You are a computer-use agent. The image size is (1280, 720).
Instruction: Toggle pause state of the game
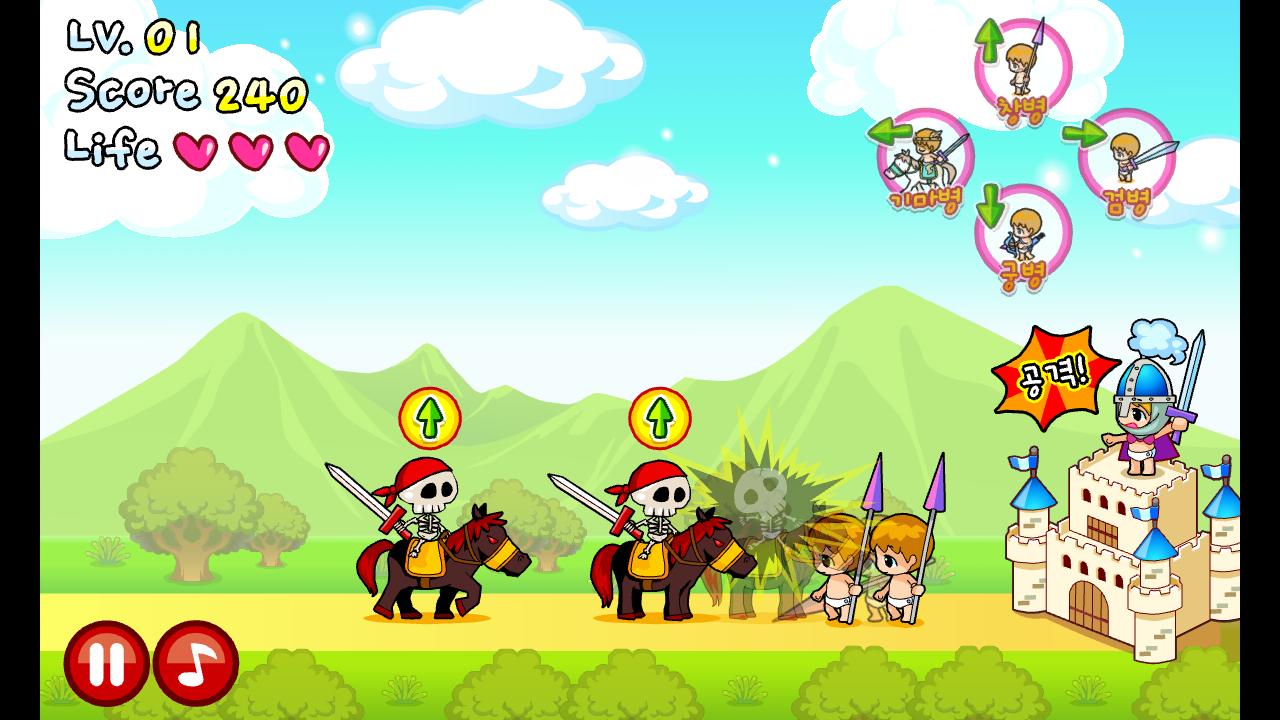pyautogui.click(x=105, y=661)
